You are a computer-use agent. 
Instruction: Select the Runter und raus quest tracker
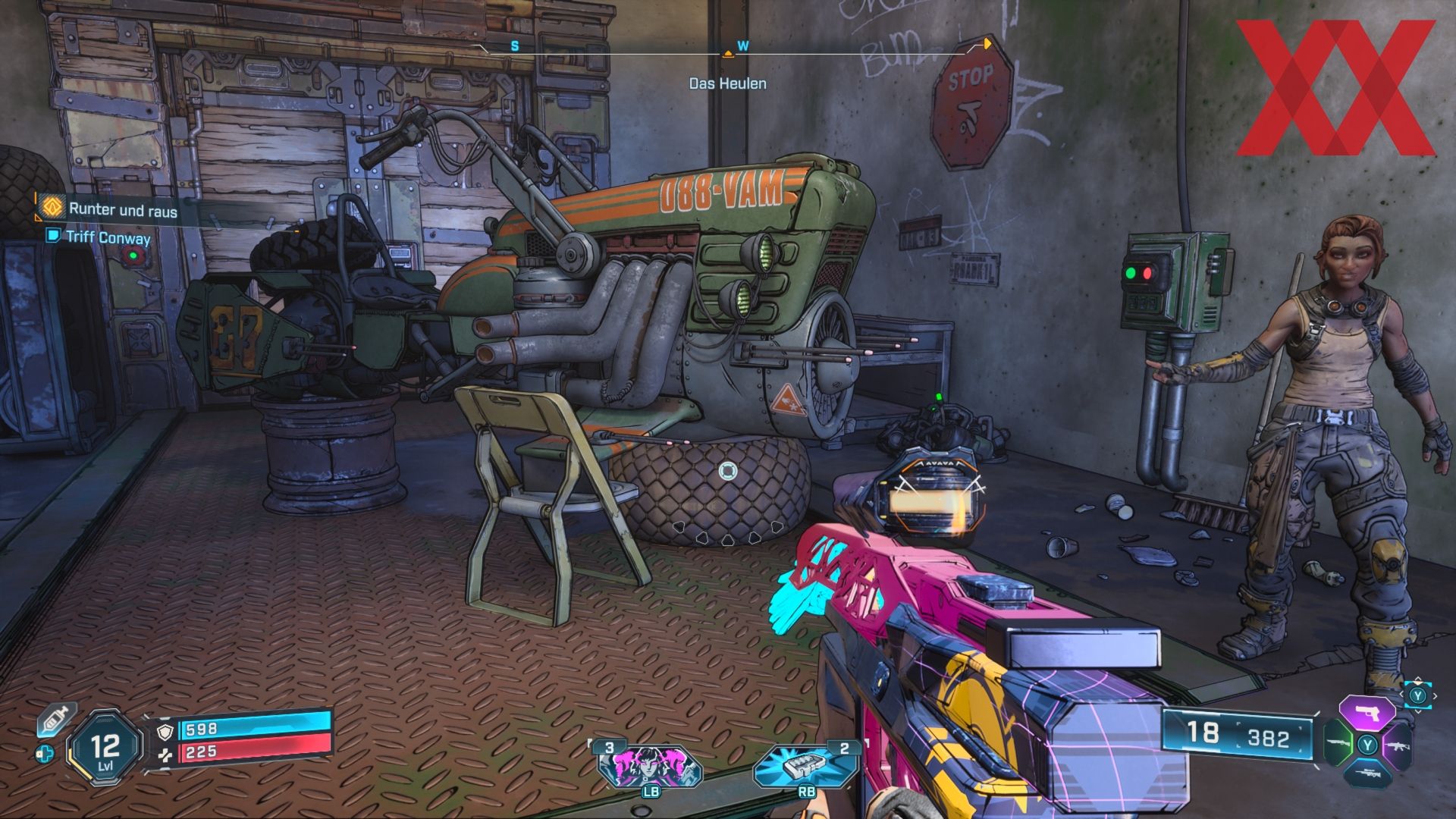(122, 209)
